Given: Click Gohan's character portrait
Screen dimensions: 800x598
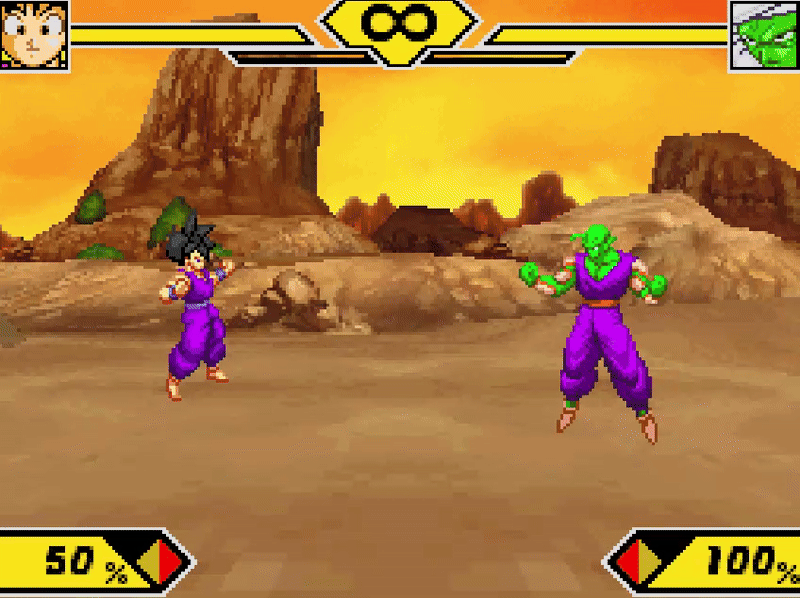Looking at the screenshot, I should coord(34,35).
